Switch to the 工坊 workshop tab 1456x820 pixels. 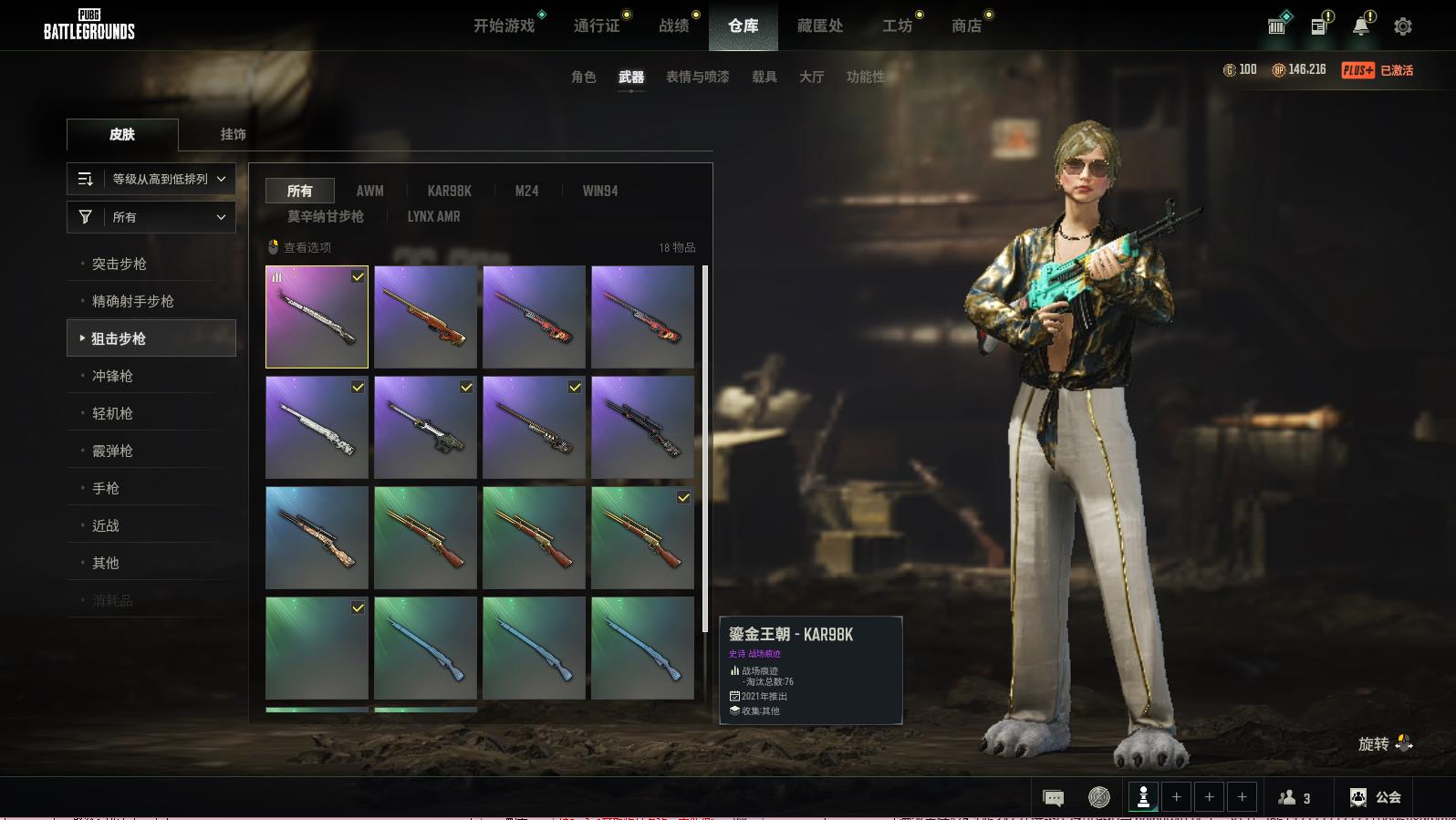pyautogui.click(x=897, y=26)
